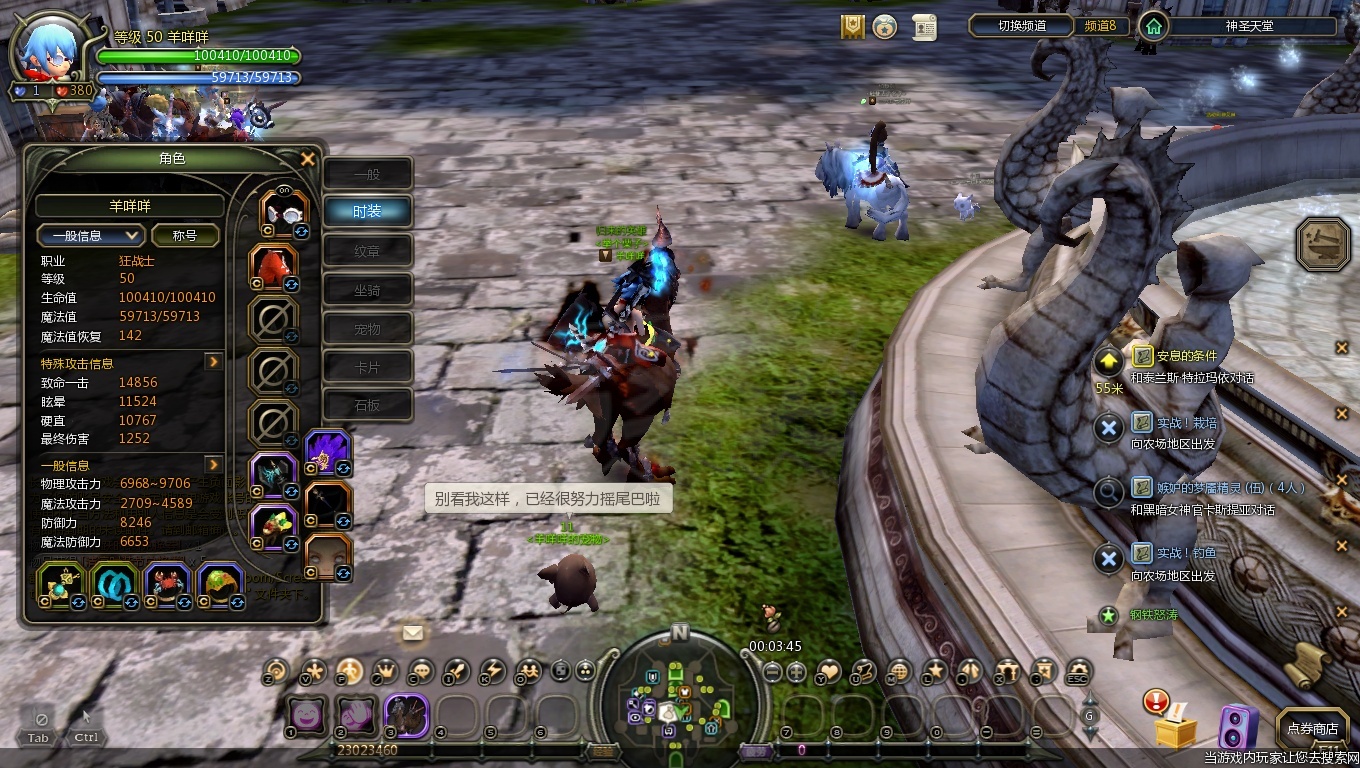
Task: Select the 时装 costume tab
Action: point(367,211)
